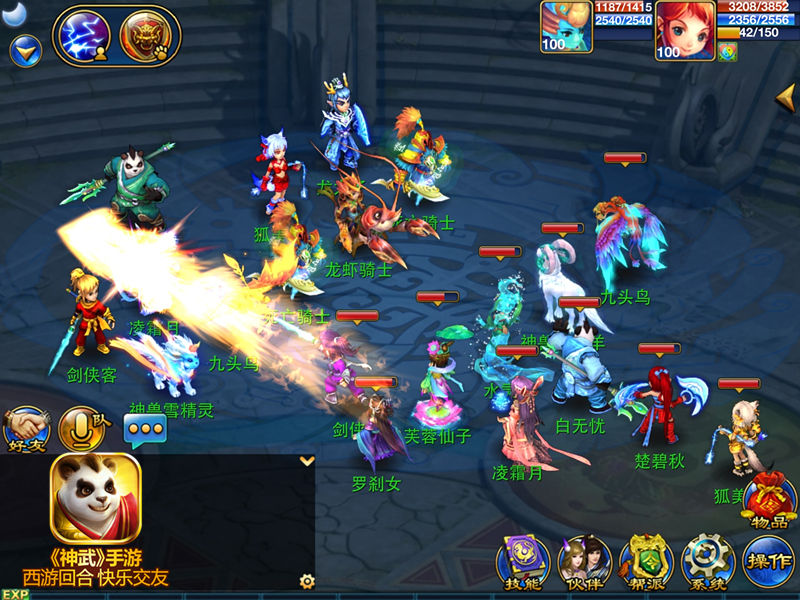The height and width of the screenshot is (600, 800).
Task: Open the blue chat bubble
Action: click(x=144, y=430)
